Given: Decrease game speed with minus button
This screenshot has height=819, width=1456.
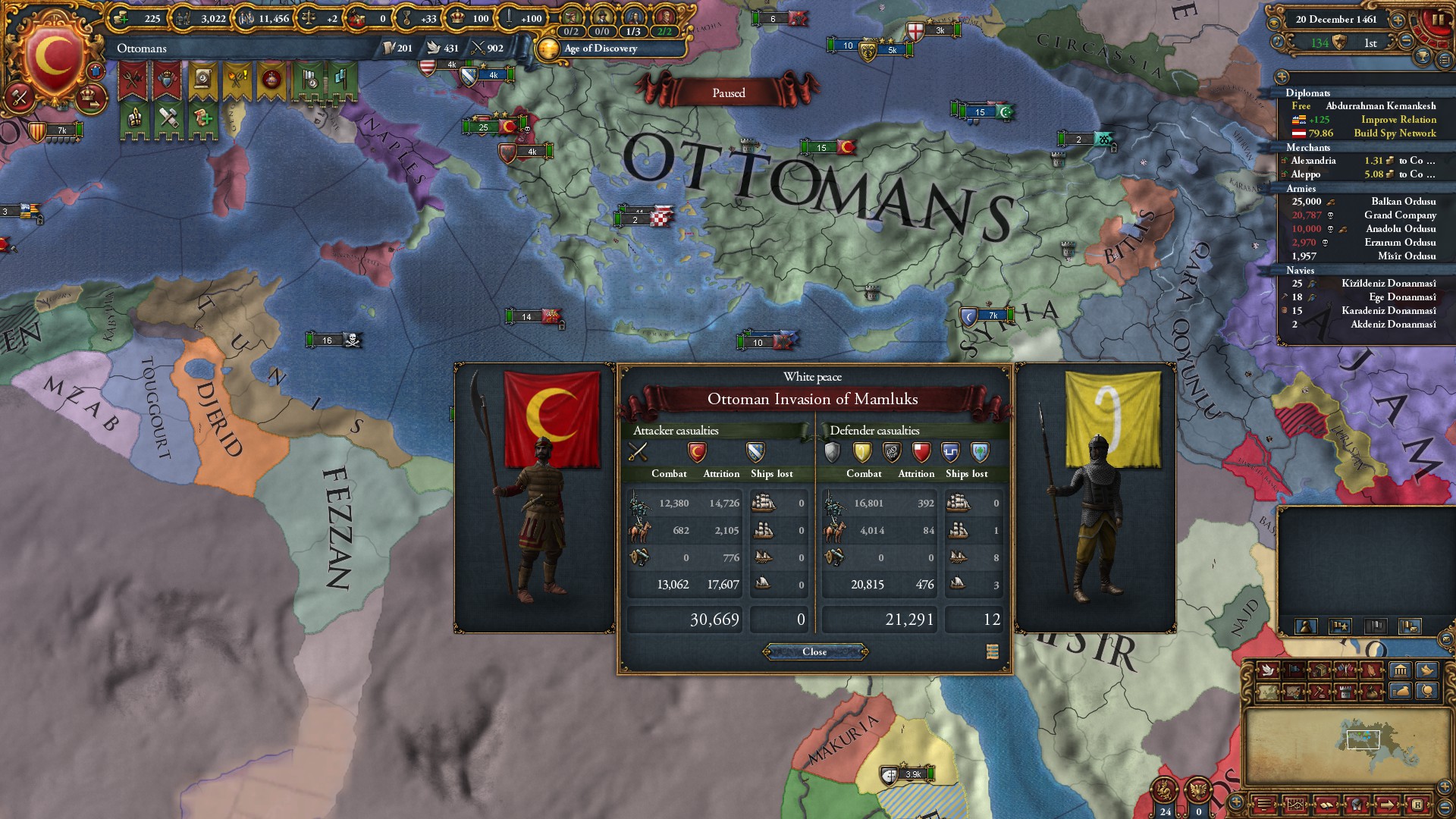Looking at the screenshot, I should pyautogui.click(x=1407, y=42).
